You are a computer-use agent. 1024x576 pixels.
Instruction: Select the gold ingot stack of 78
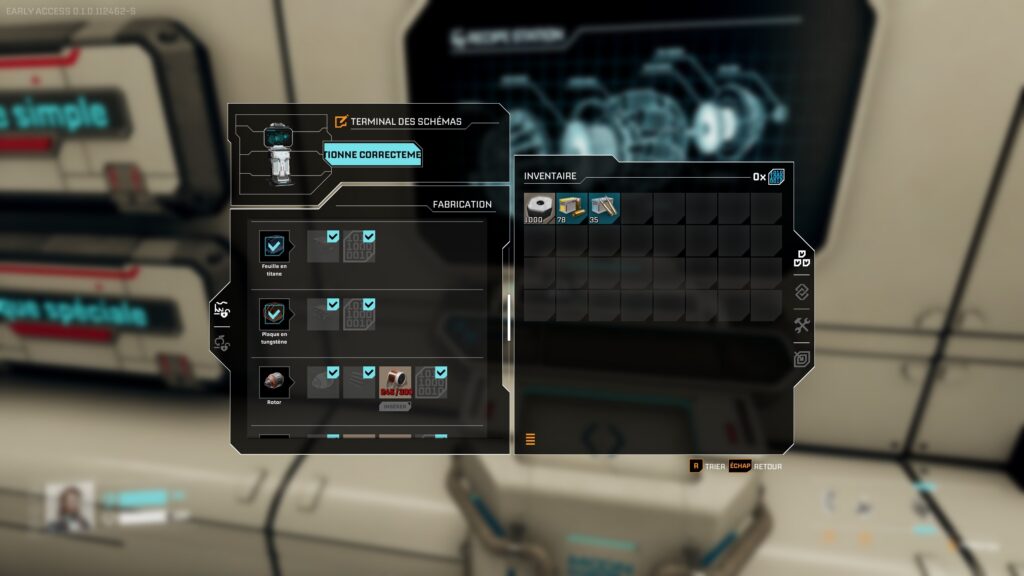coord(572,208)
